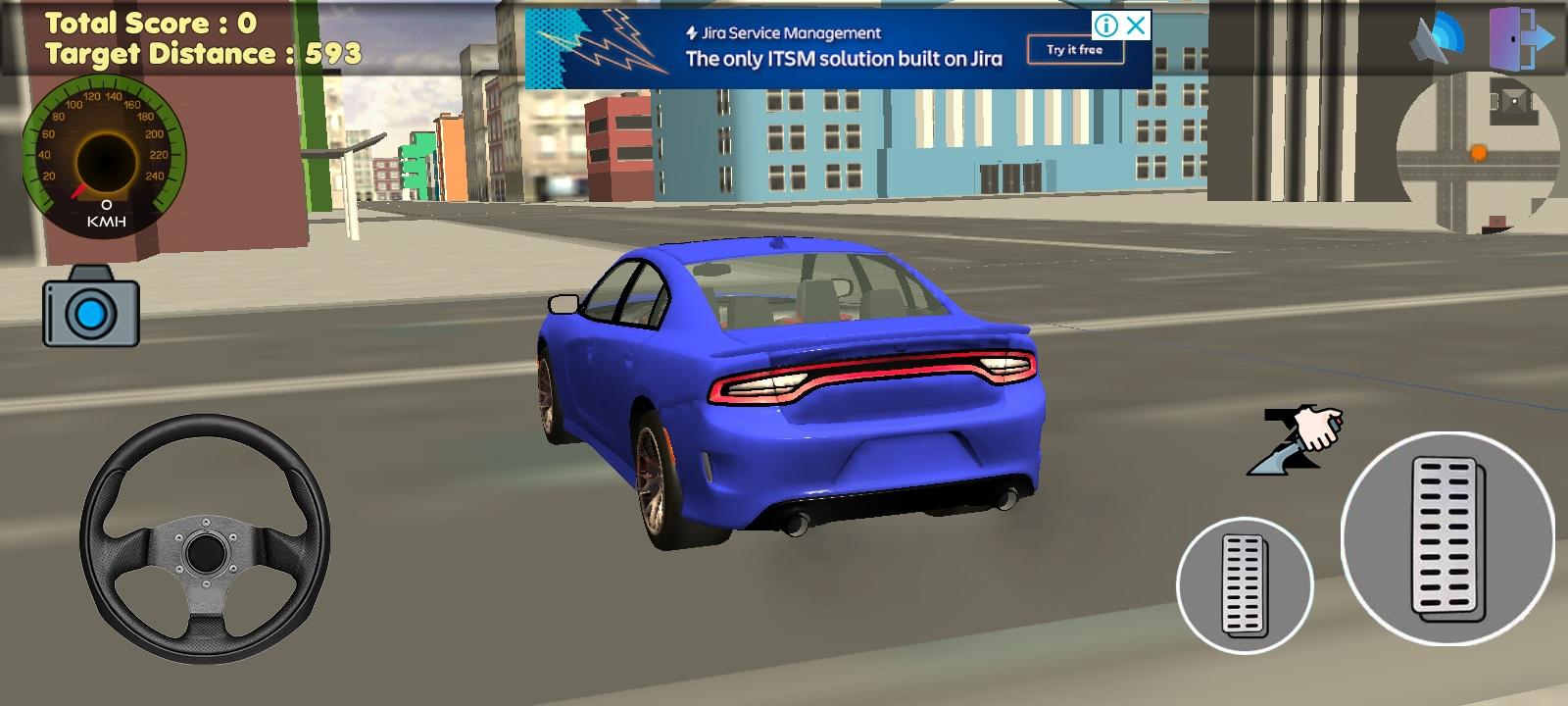Click the Try it free button

coord(1074,47)
